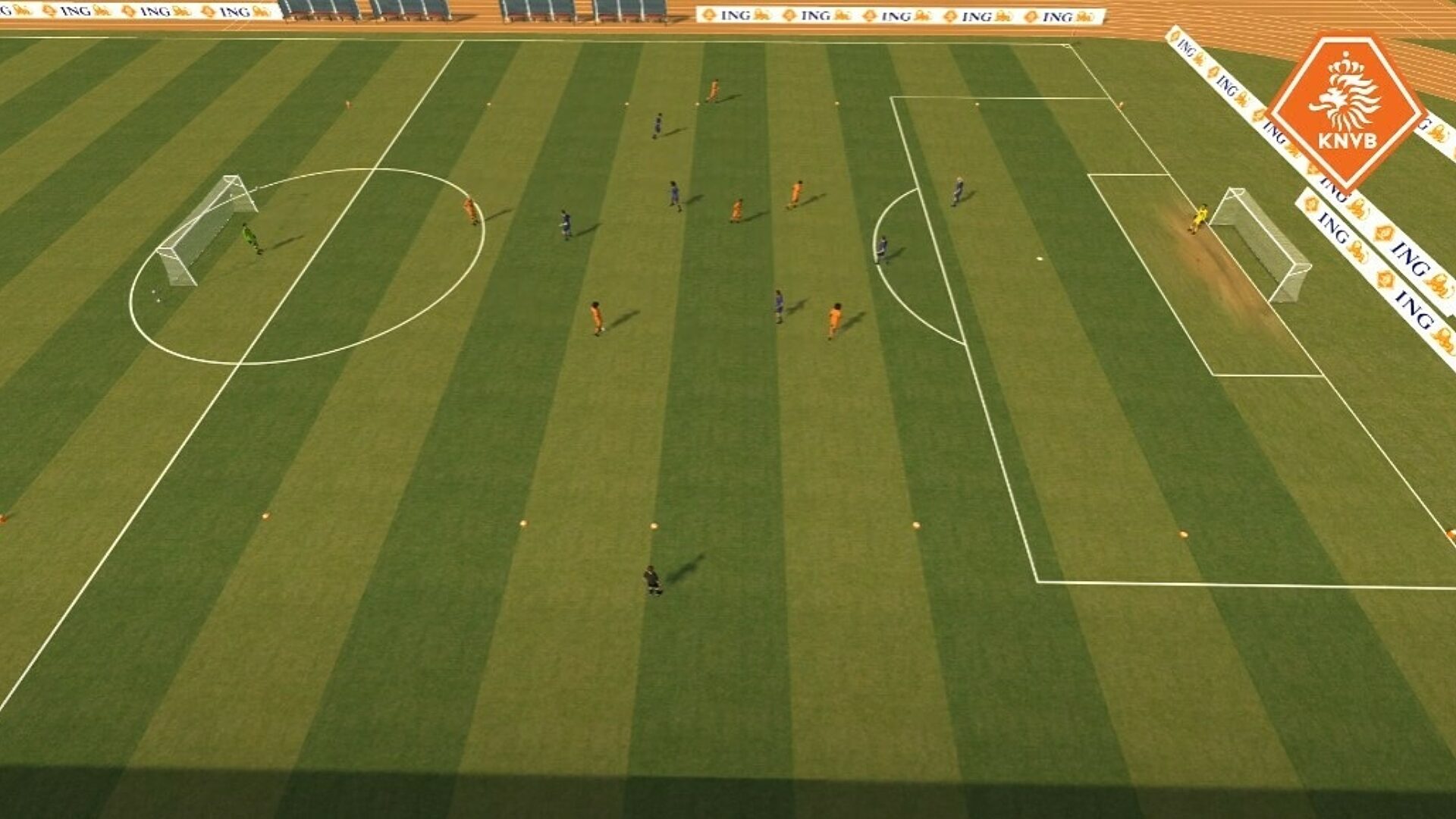
Task: Click the orange KNVB logo badge
Action: point(1346,110)
